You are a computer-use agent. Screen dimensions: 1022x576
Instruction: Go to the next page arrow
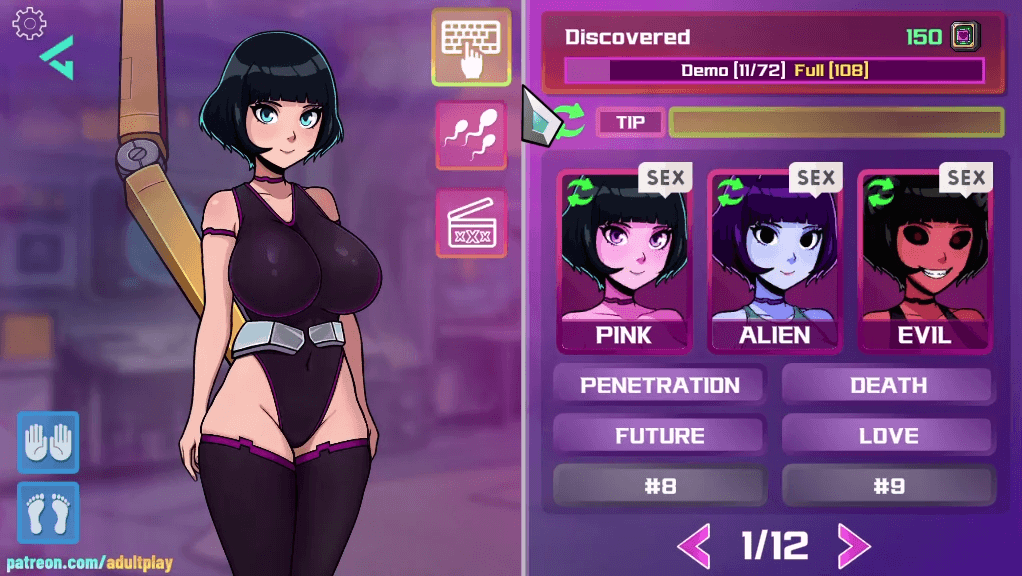coord(852,545)
